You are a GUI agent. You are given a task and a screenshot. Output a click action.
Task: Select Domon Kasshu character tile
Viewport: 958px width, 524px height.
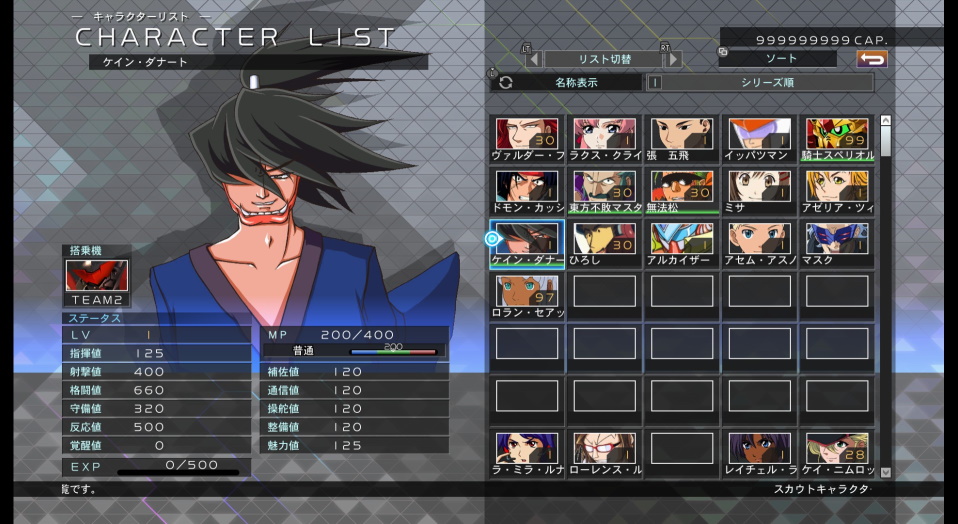[x=527, y=190]
